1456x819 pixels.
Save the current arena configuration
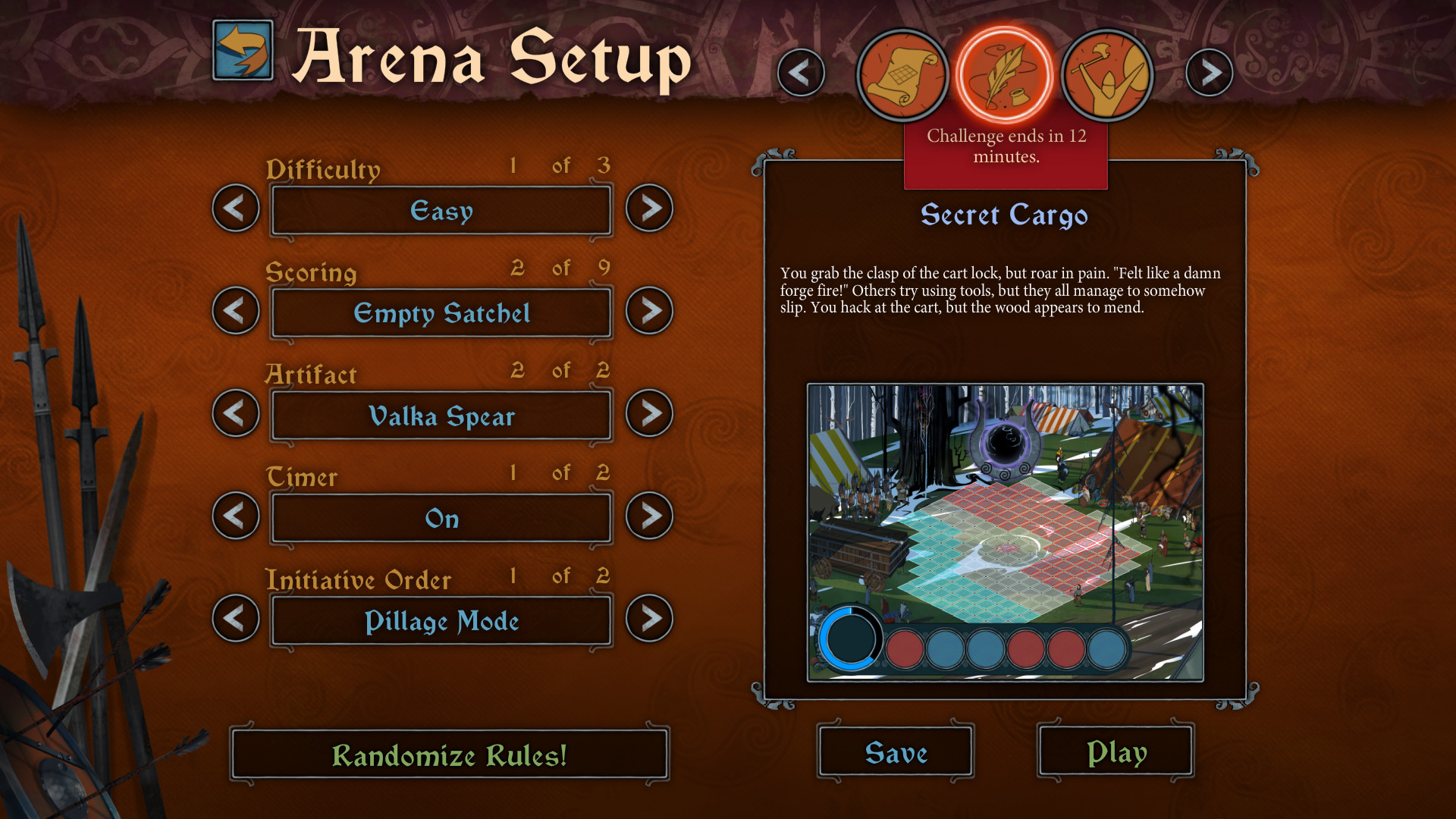click(x=895, y=752)
